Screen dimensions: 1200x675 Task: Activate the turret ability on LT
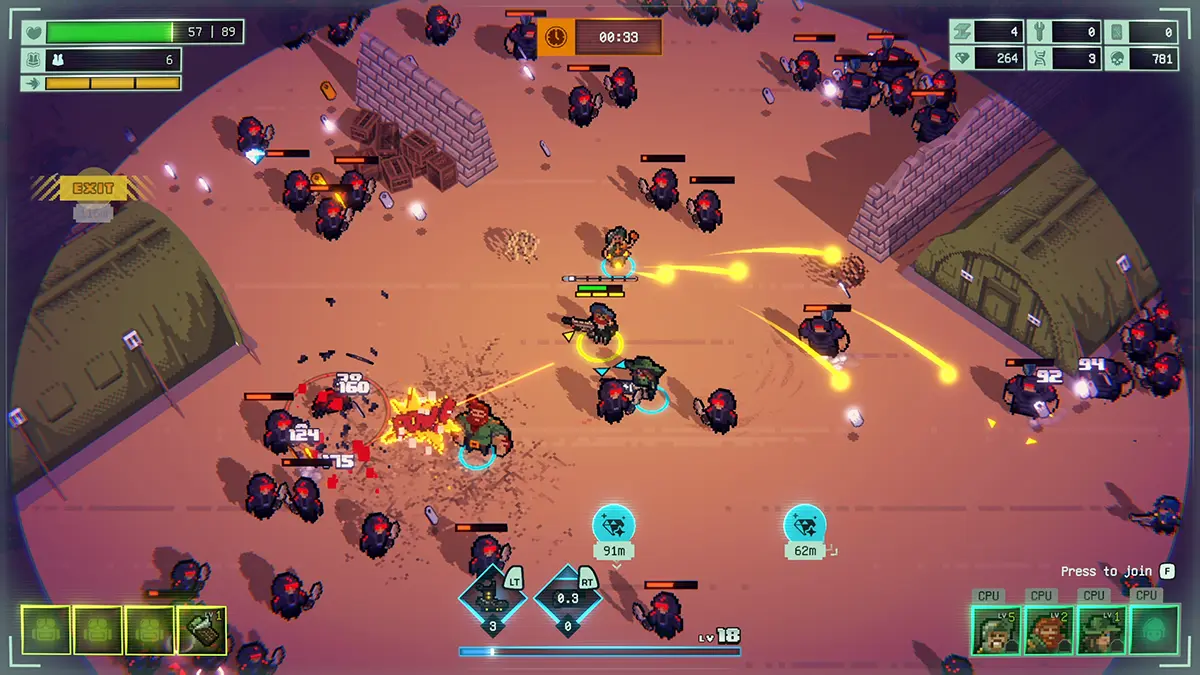pyautogui.click(x=492, y=602)
